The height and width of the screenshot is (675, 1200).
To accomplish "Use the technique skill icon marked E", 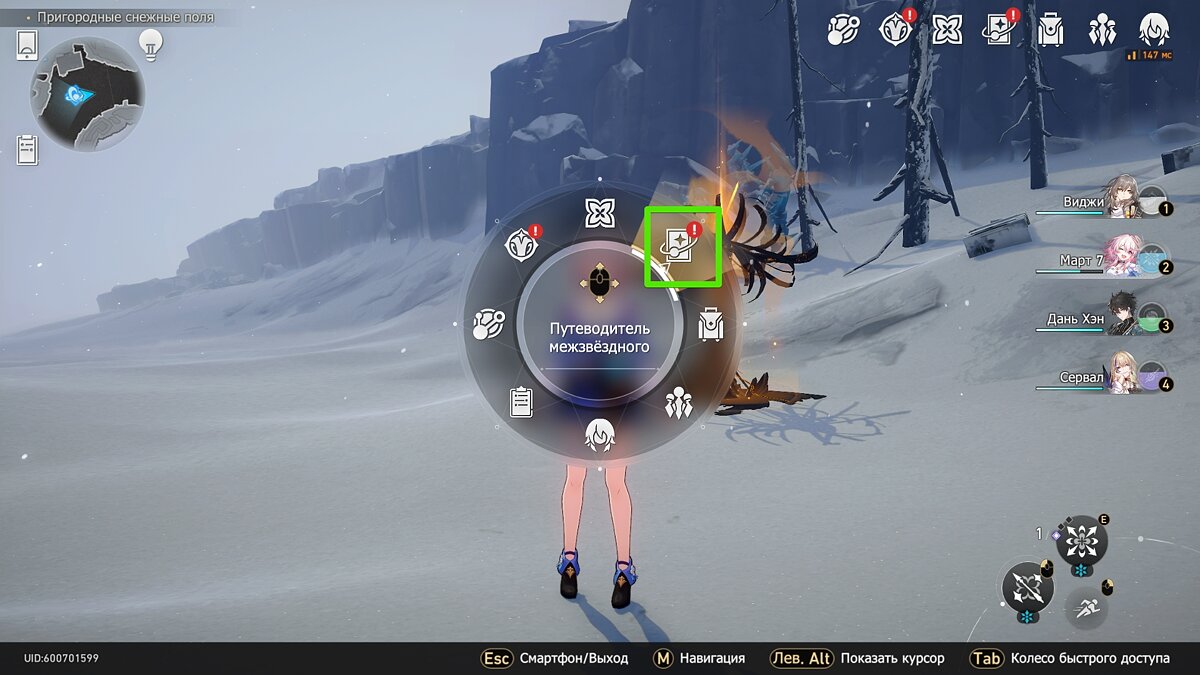I will click(x=1081, y=543).
